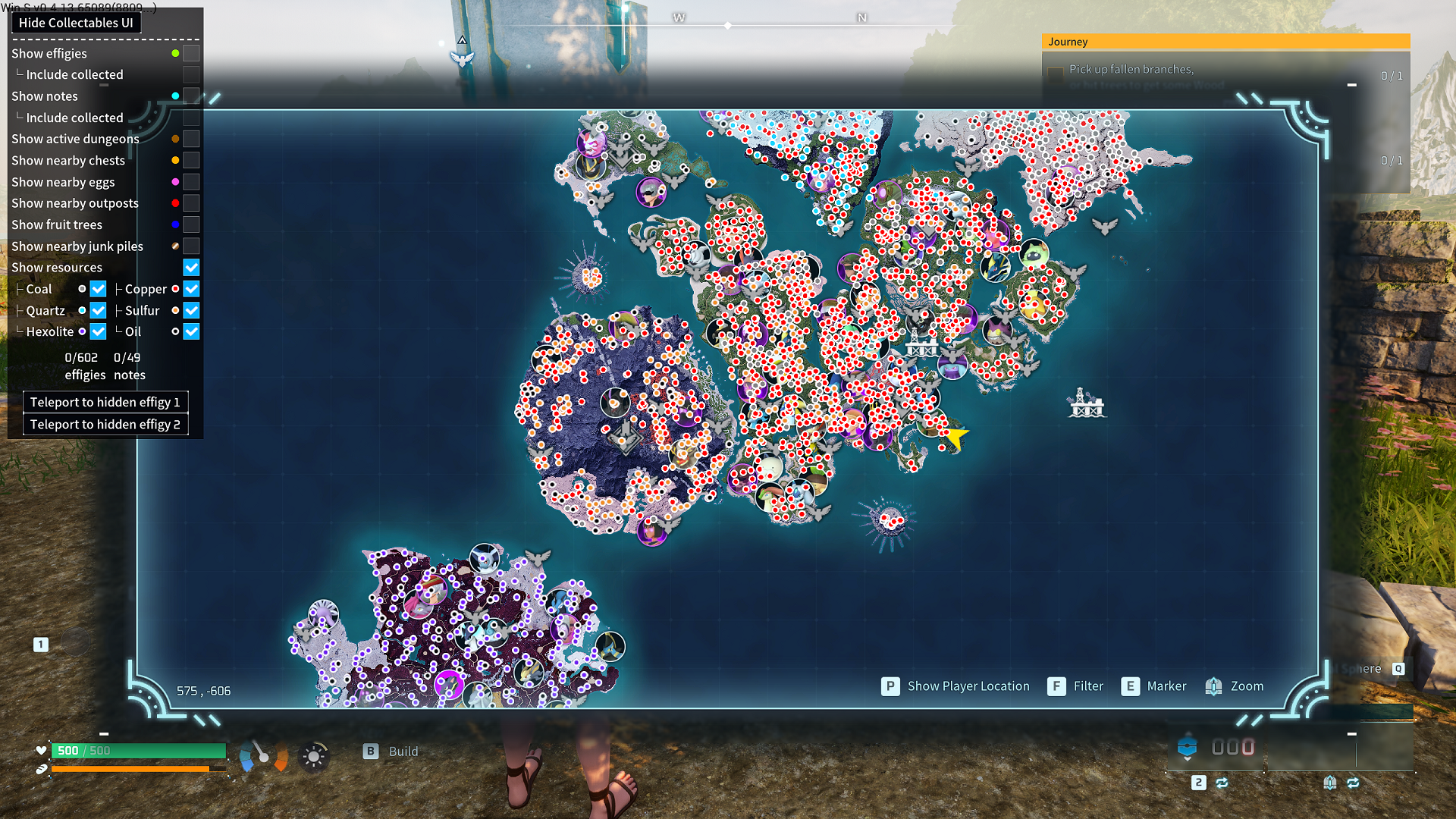Click the Zoom icon on the map toolbar
The width and height of the screenshot is (1456, 819).
[1213, 686]
